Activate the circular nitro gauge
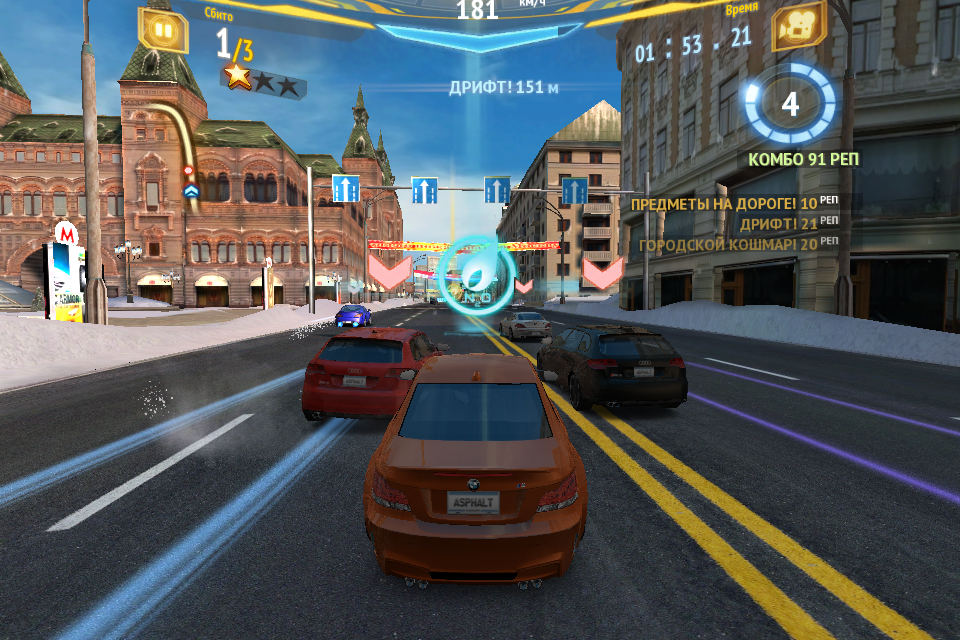The height and width of the screenshot is (640, 960). pyautogui.click(x=789, y=104)
